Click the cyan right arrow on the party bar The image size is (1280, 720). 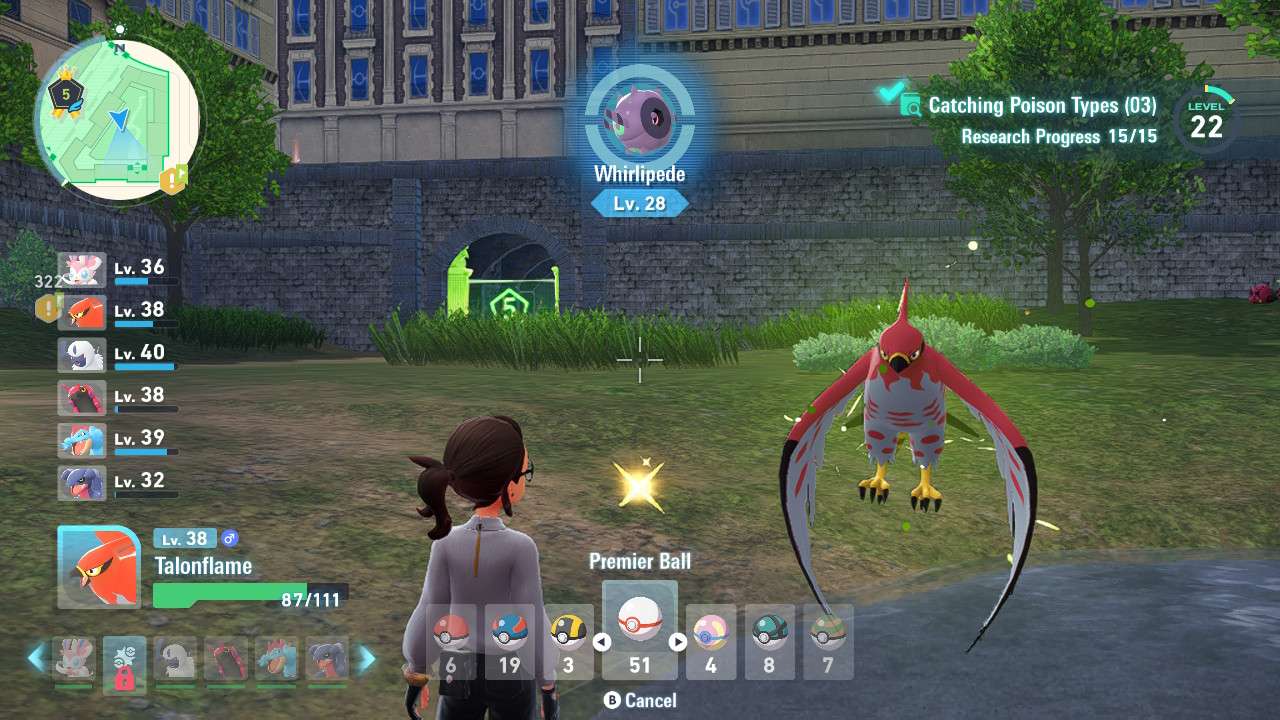coord(367,657)
